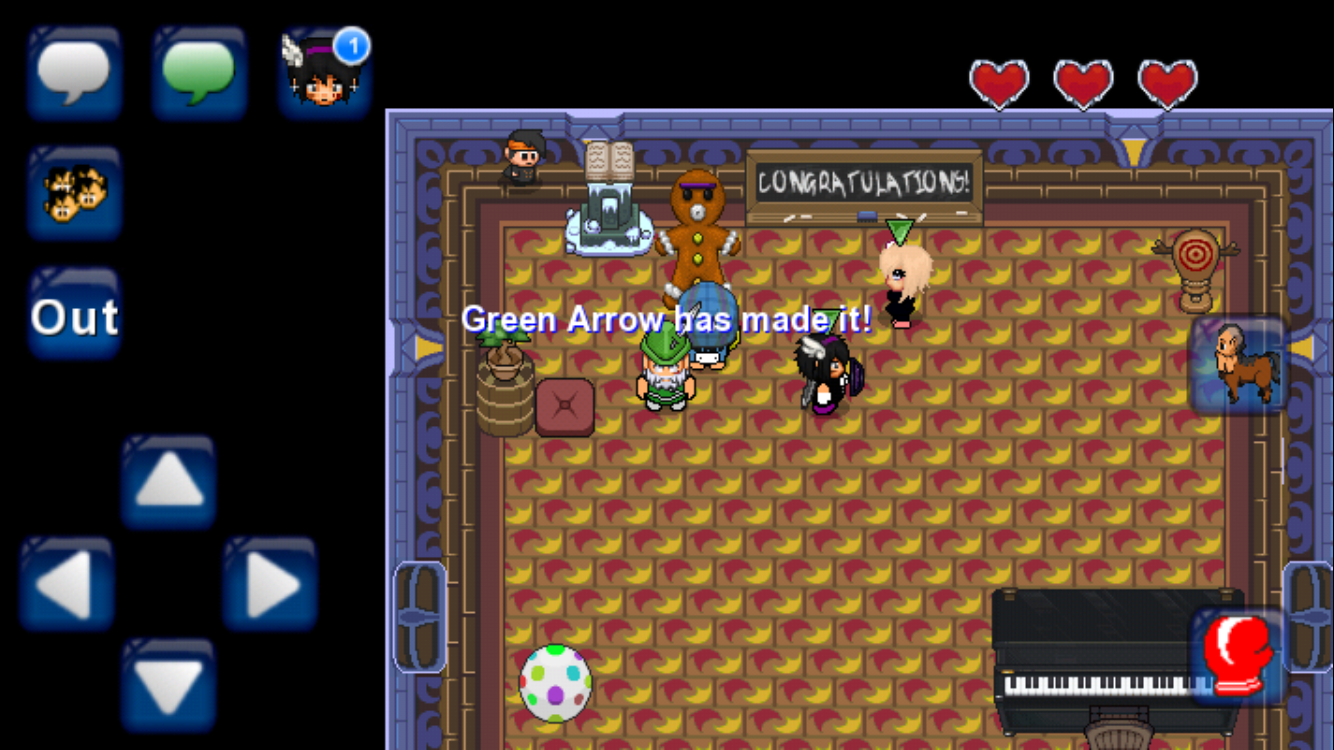Open the green speech bubble chat
1334x750 pixels.
(x=198, y=73)
